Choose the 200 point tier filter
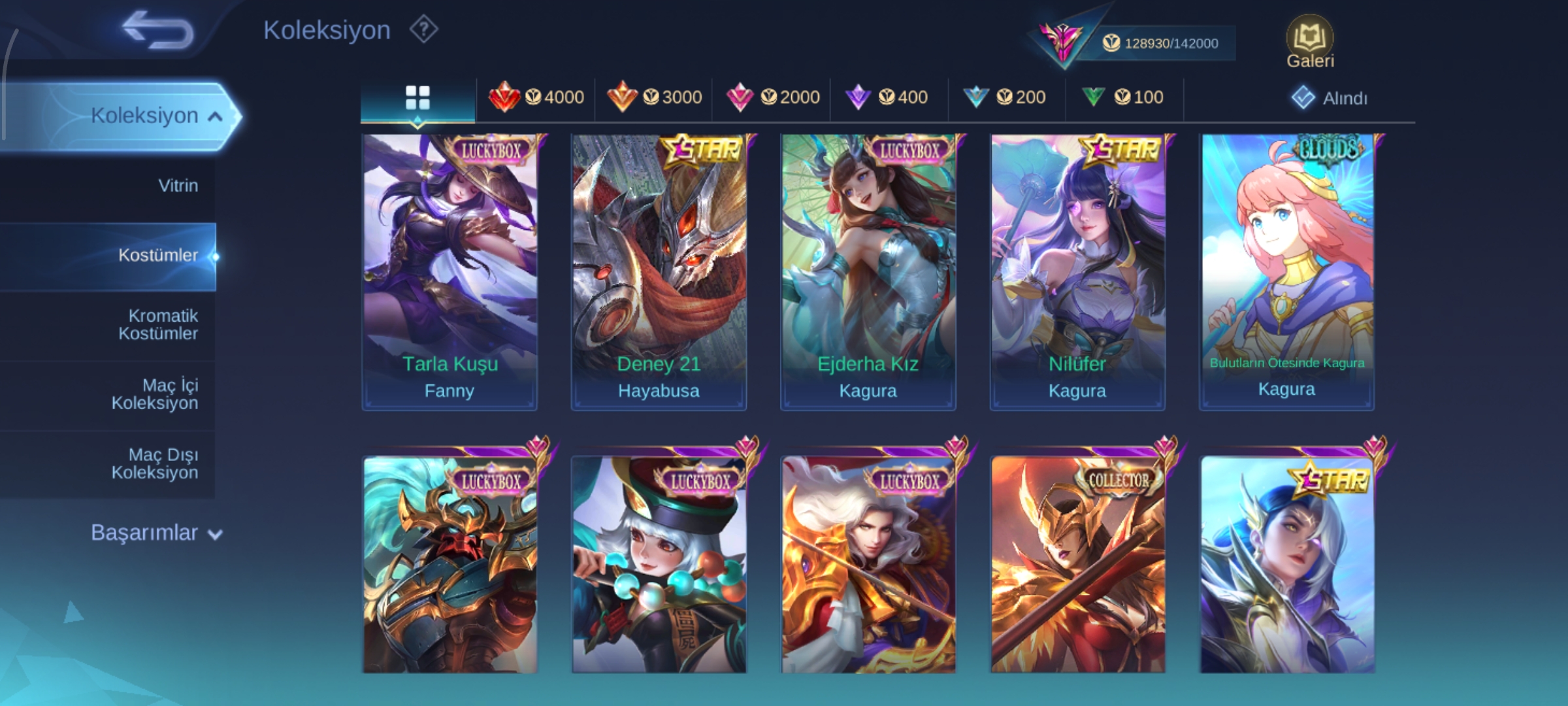This screenshot has height=706, width=1568. [x=1005, y=98]
